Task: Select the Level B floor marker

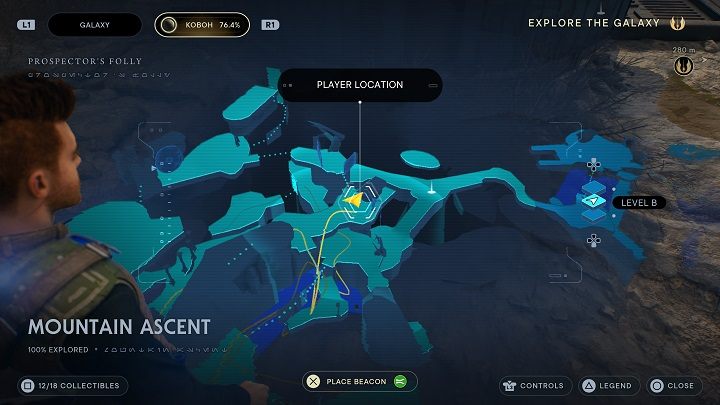Action: (x=593, y=202)
